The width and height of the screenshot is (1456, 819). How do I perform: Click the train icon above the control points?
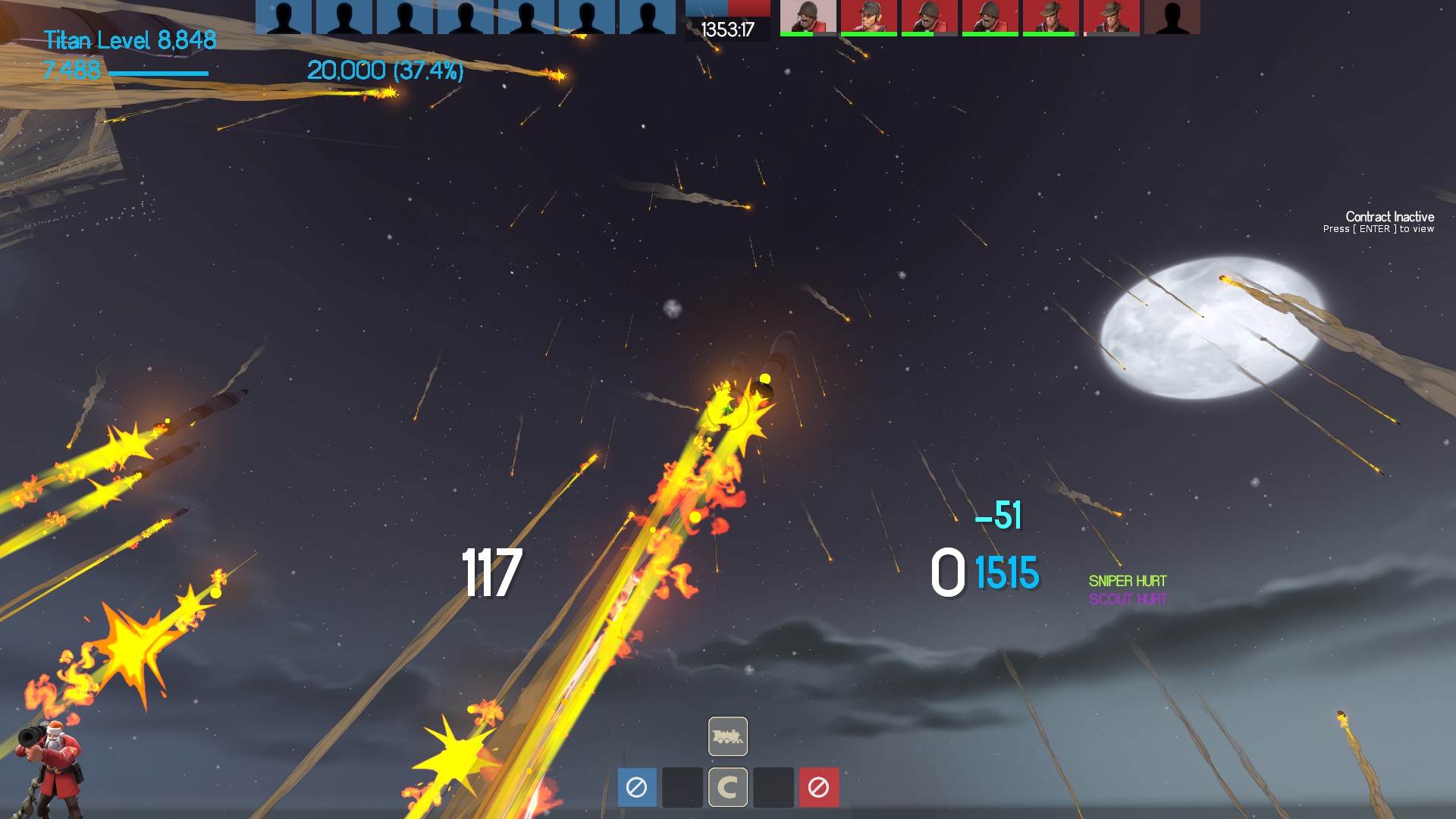coord(728,736)
